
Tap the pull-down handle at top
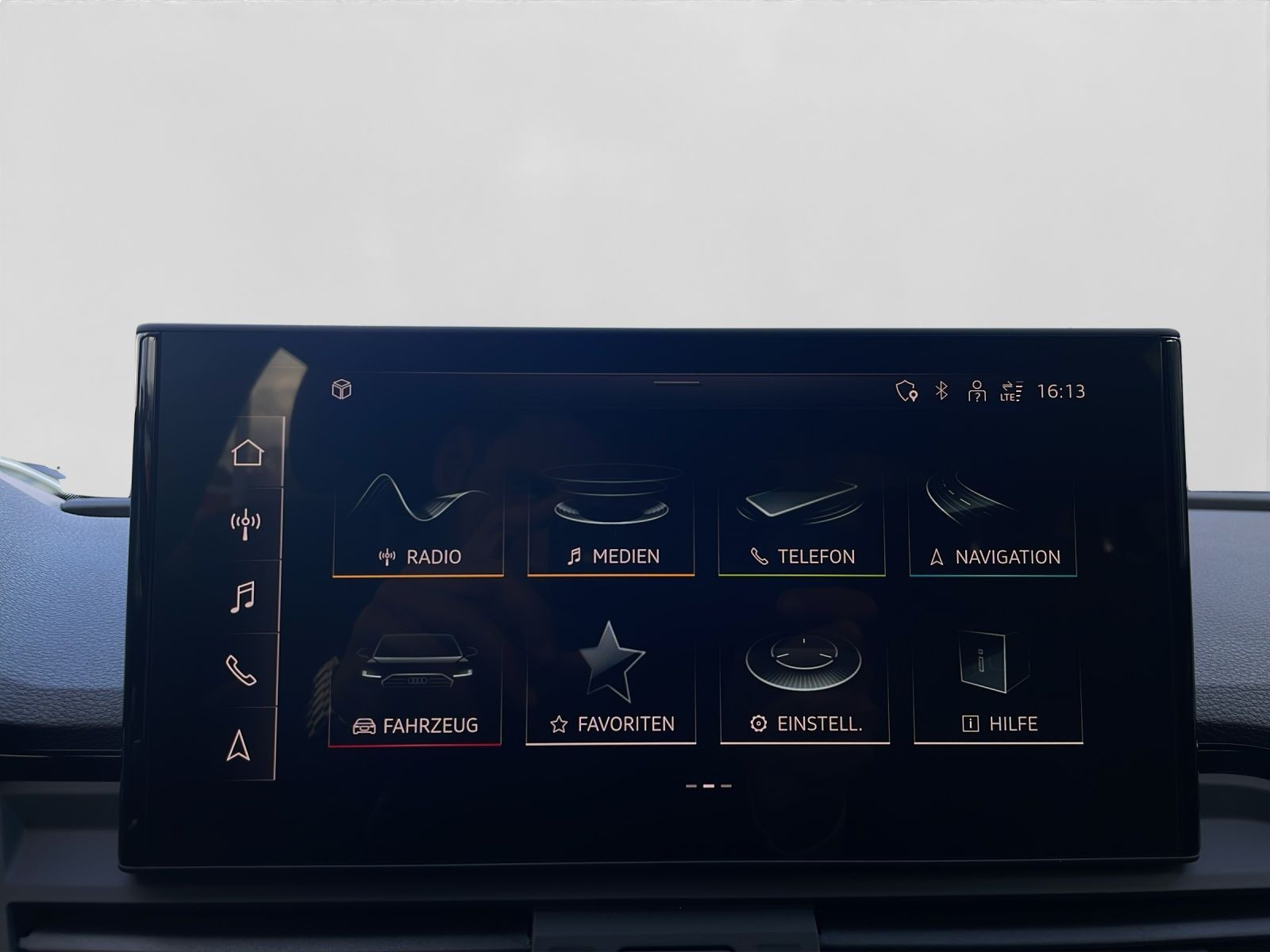[676, 382]
